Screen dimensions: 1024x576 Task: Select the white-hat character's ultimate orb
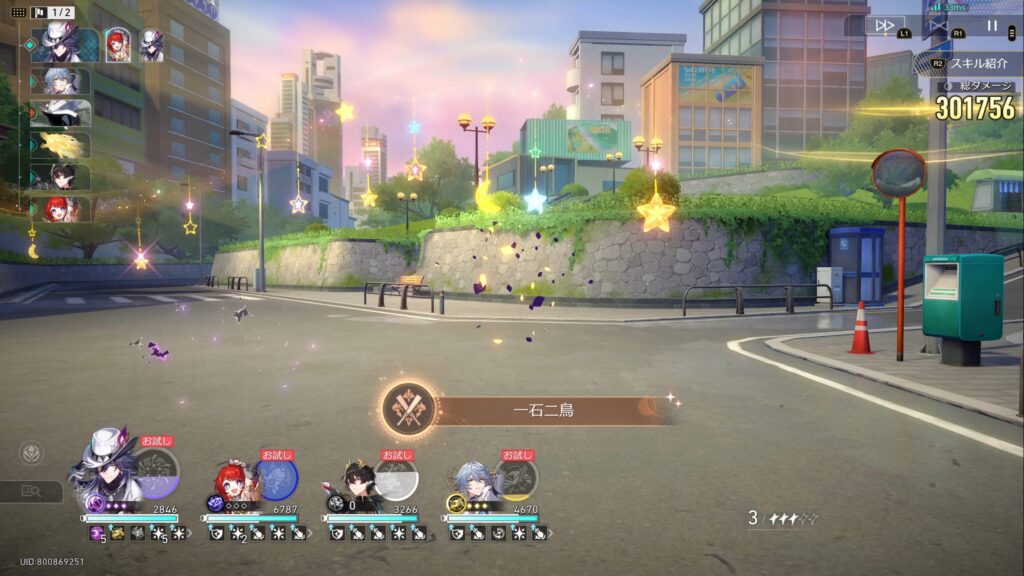click(155, 471)
